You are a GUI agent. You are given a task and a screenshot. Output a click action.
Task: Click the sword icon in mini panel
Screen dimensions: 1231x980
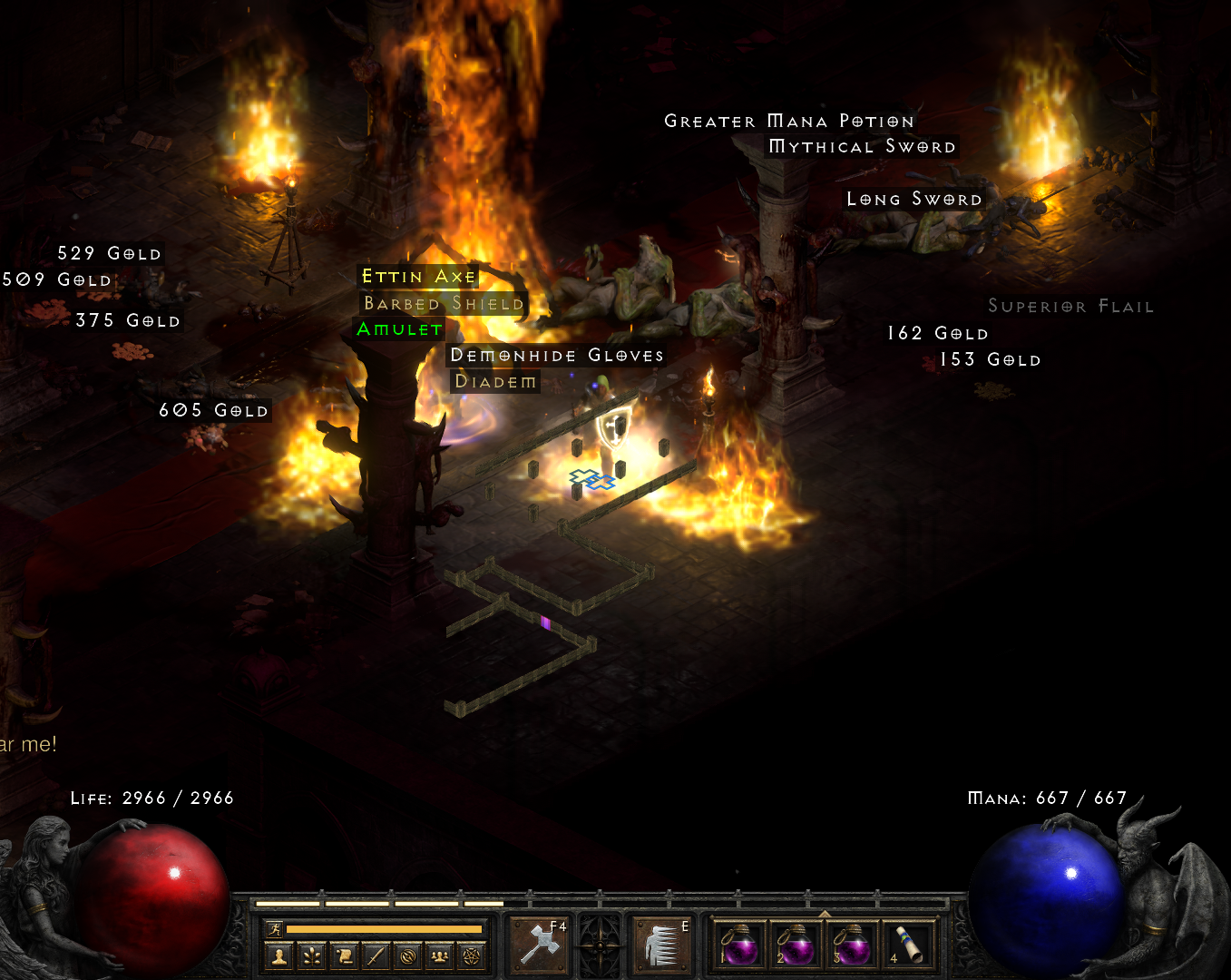pyautogui.click(x=376, y=955)
